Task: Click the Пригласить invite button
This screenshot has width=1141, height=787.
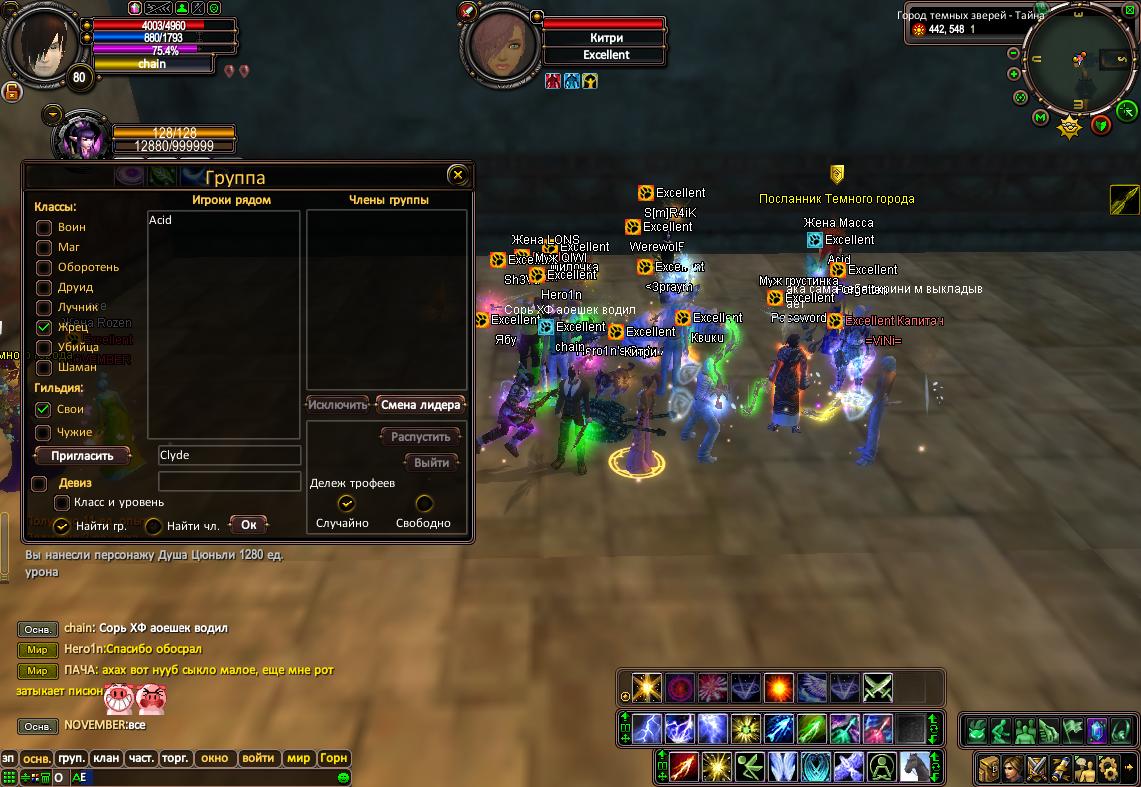Action: 82,455
